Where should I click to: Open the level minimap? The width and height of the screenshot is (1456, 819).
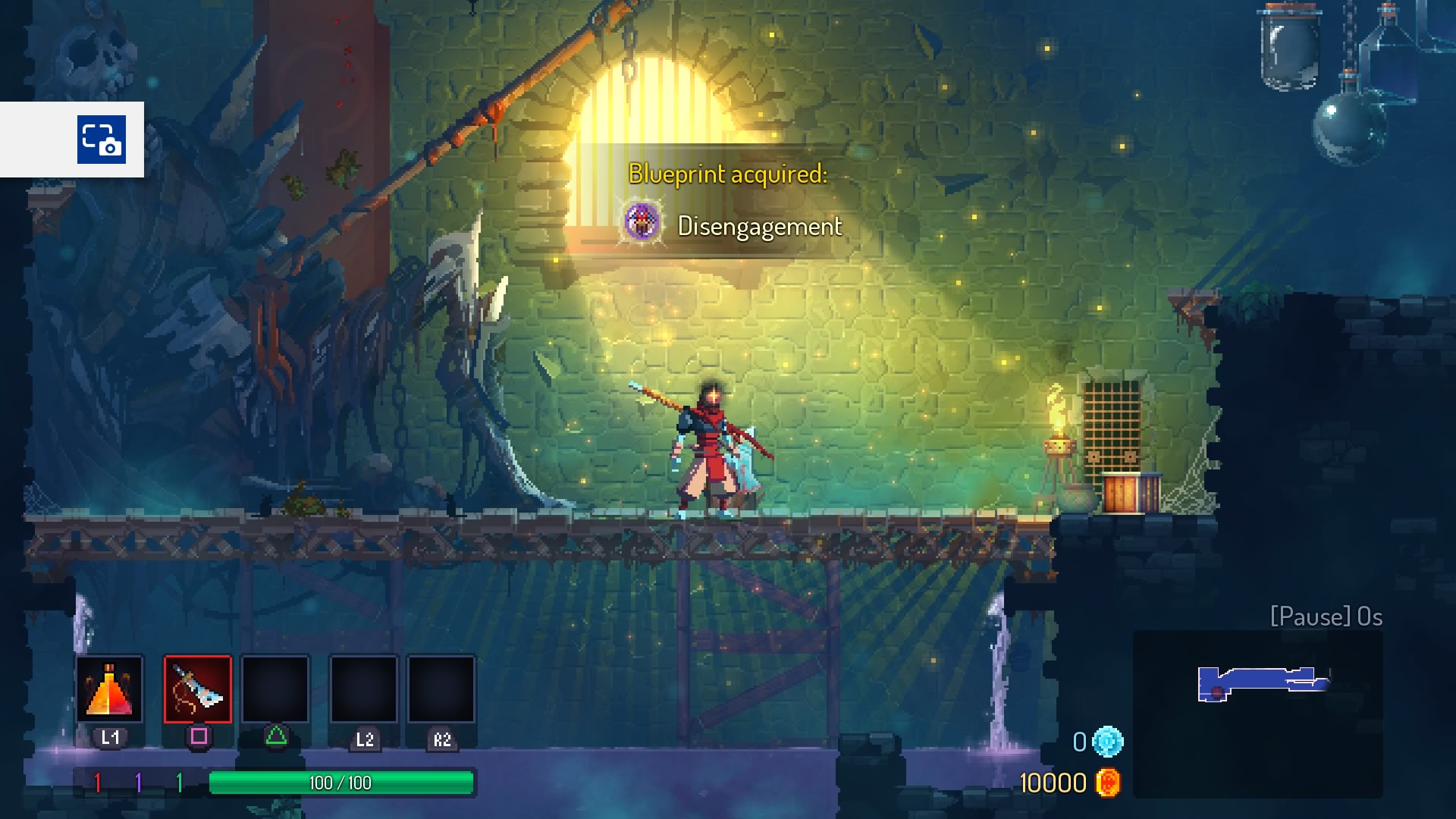[1258, 713]
